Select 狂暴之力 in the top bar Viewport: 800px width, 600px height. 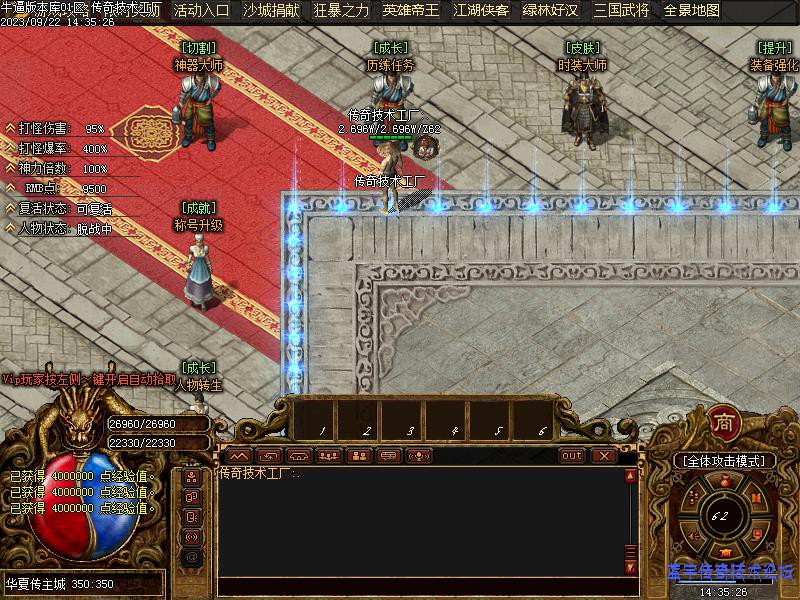[341, 11]
